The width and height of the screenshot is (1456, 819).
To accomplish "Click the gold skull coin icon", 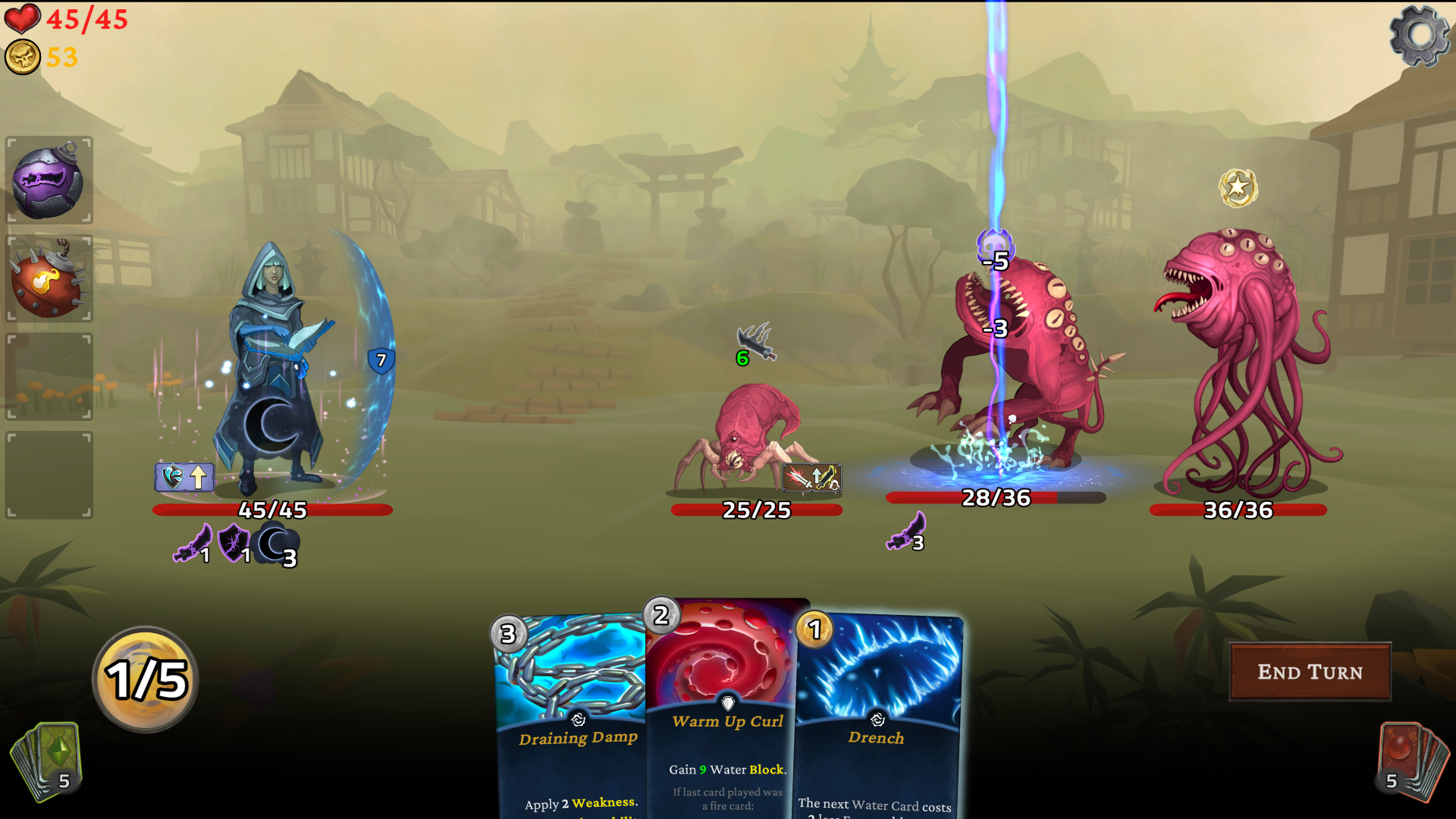I will [23, 58].
